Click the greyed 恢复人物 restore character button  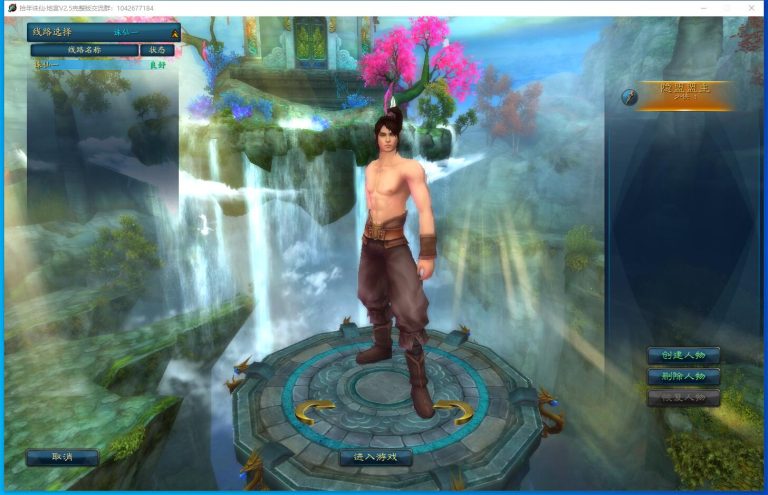(683, 397)
